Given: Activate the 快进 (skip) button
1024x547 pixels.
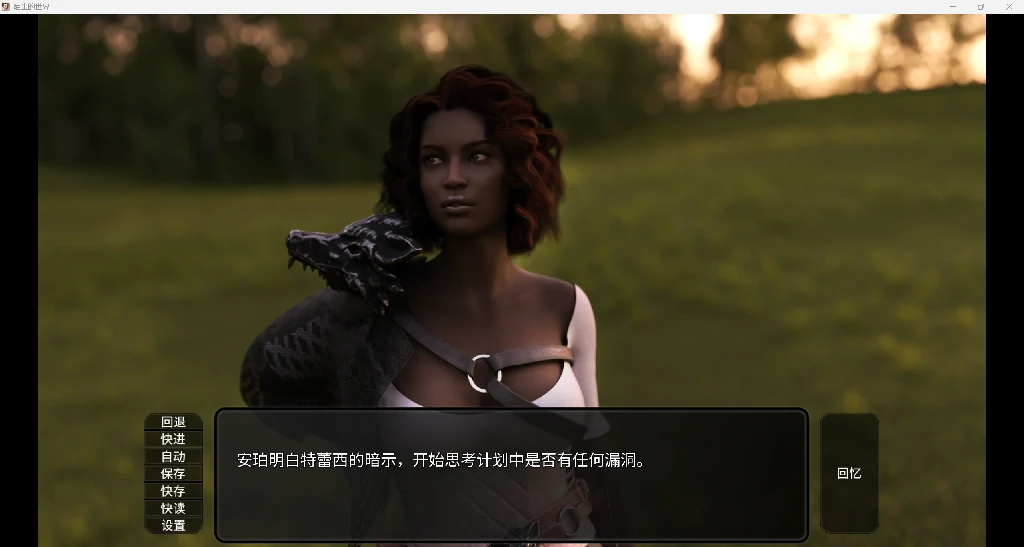Looking at the screenshot, I should click(173, 439).
